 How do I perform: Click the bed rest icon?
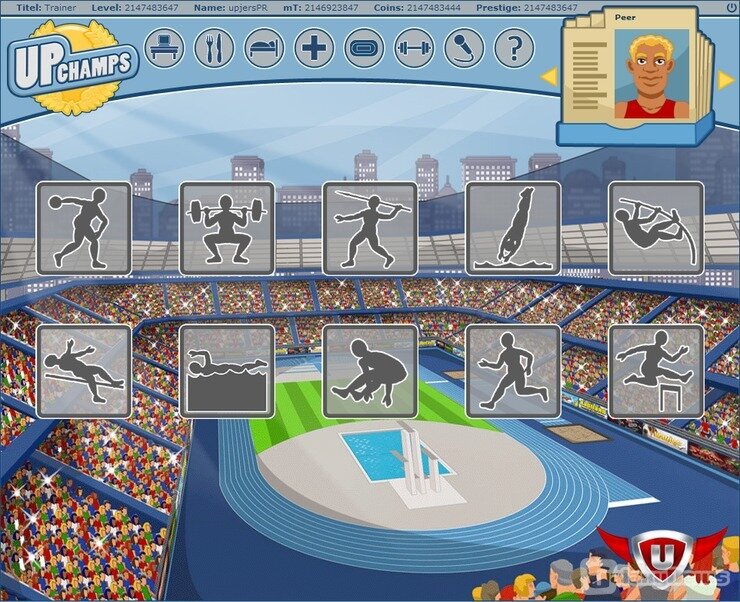point(264,48)
